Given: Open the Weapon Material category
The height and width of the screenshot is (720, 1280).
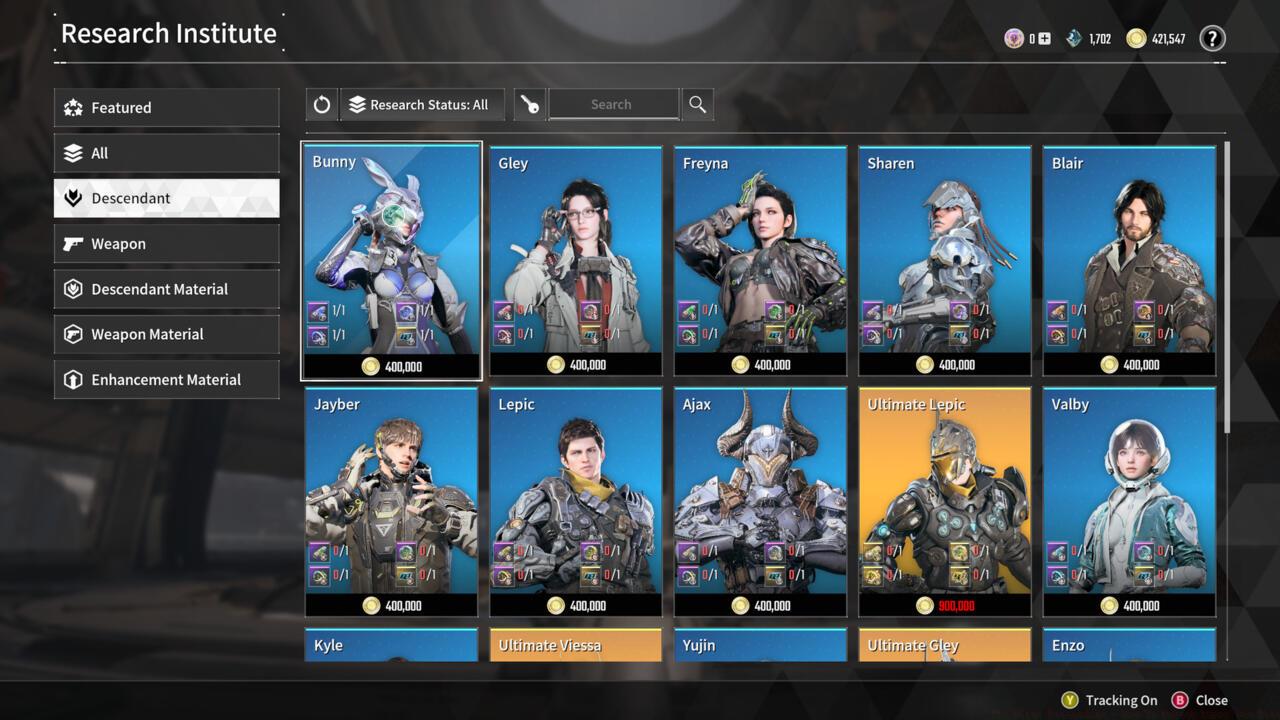Looking at the screenshot, I should point(166,334).
